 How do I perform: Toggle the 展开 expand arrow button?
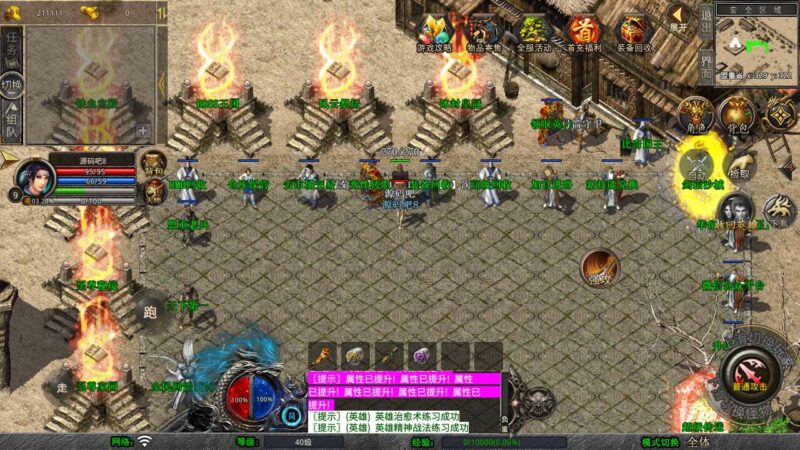(x=679, y=17)
